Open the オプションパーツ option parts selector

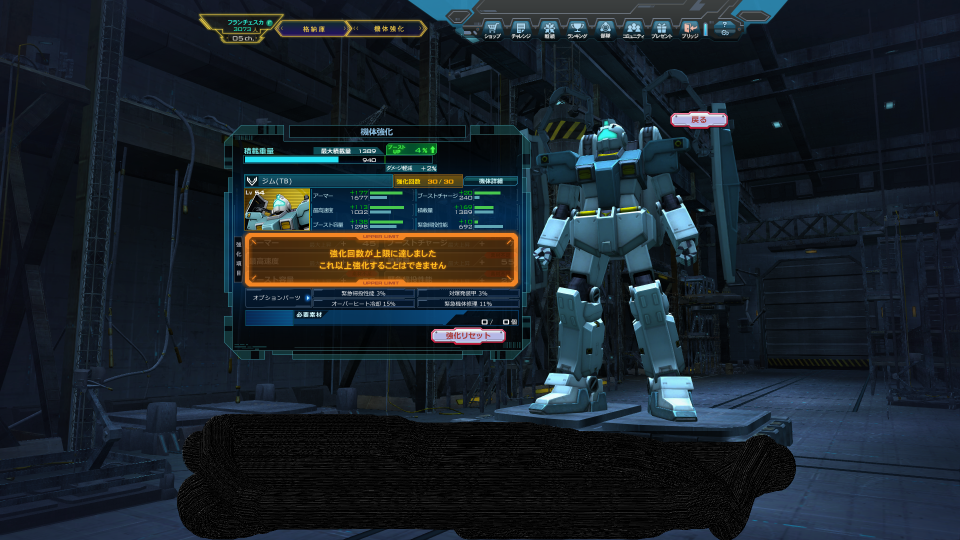[x=276, y=298]
